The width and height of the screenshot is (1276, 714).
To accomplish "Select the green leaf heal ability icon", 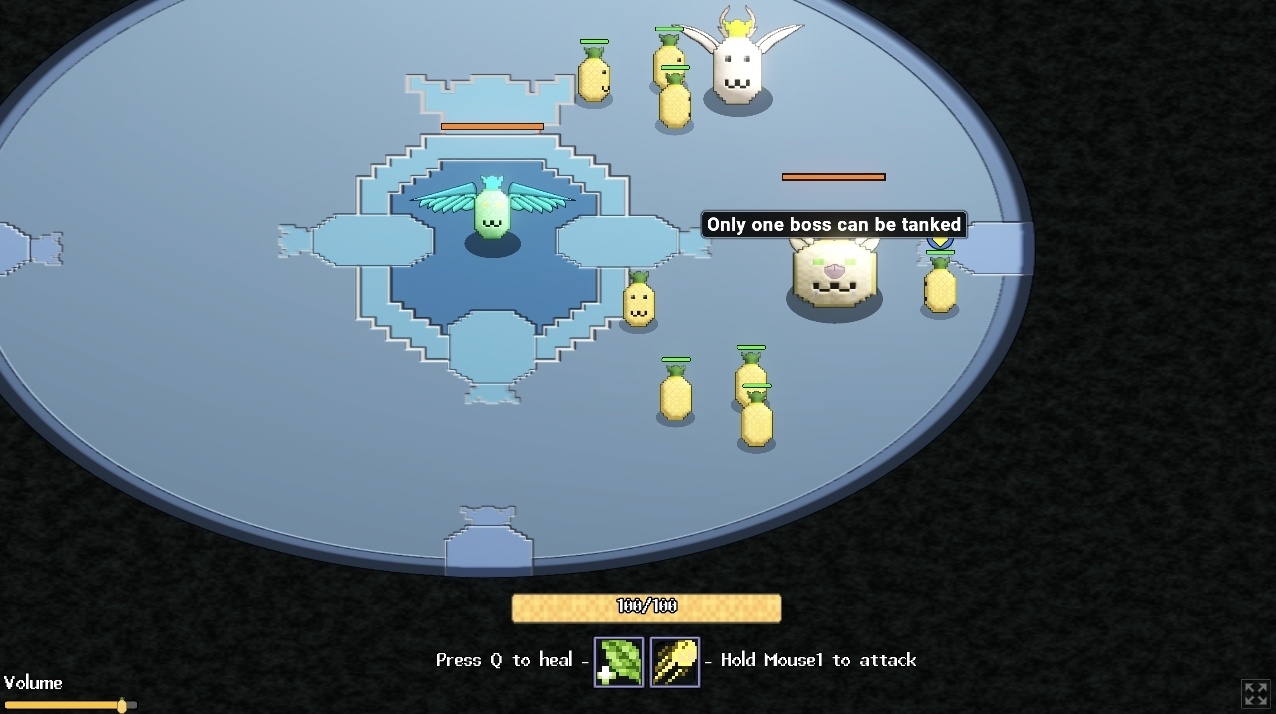I will coord(619,662).
